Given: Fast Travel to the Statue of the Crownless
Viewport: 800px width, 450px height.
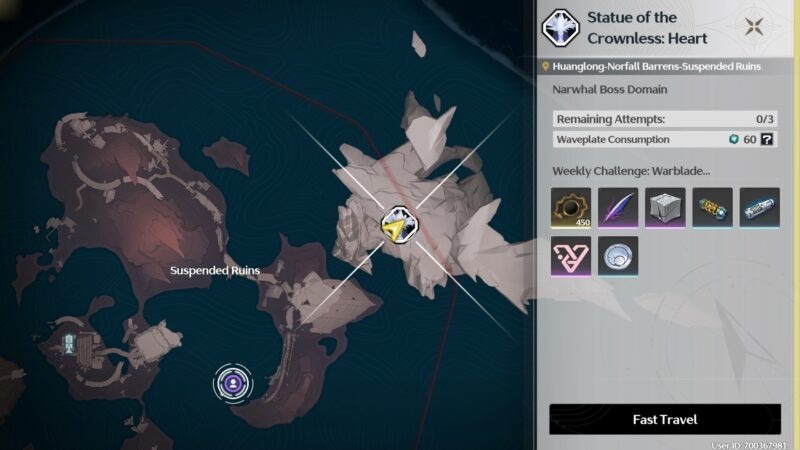Looking at the screenshot, I should (665, 419).
